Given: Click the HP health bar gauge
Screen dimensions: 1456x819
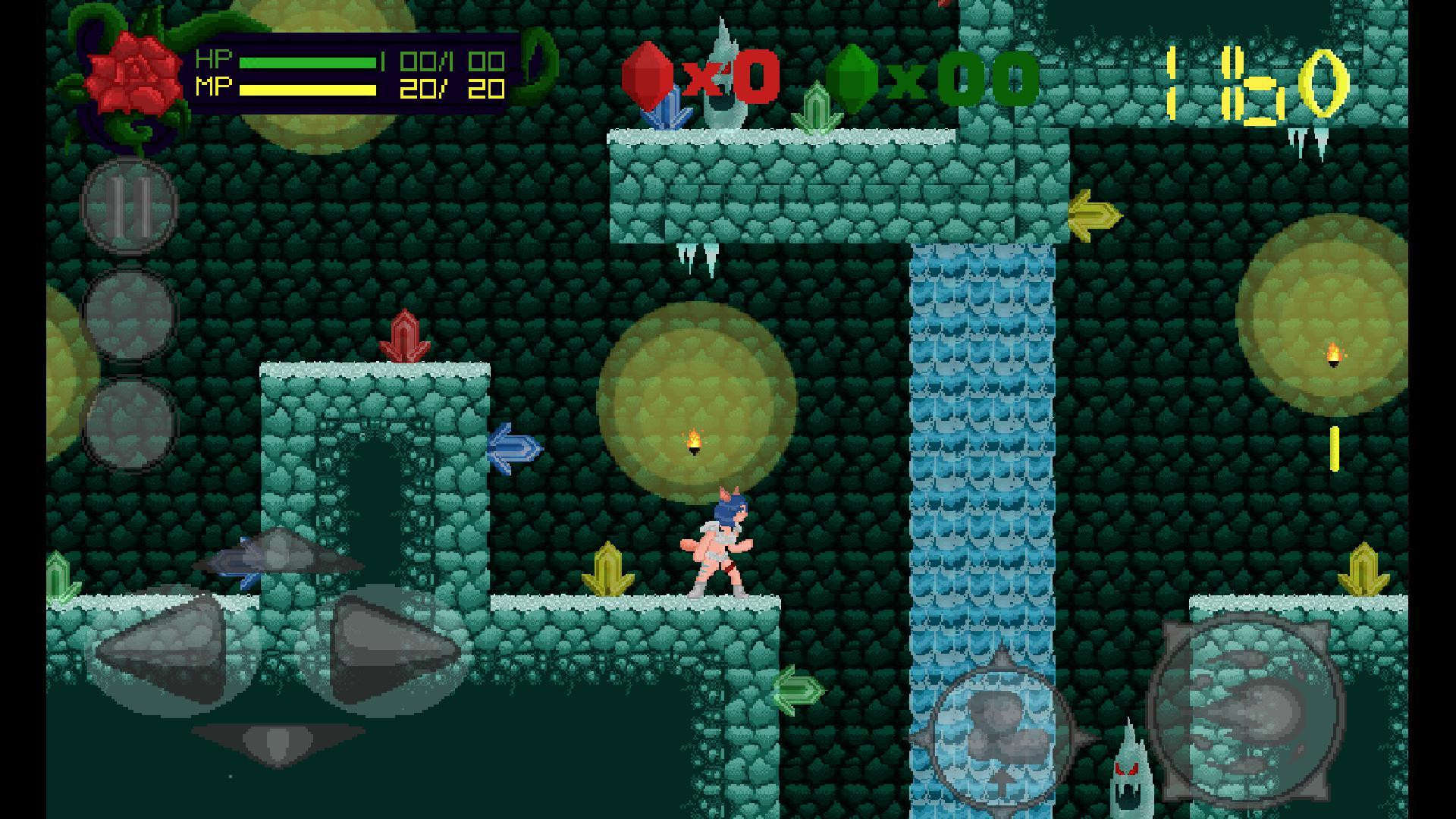Looking at the screenshot, I should click(x=307, y=61).
